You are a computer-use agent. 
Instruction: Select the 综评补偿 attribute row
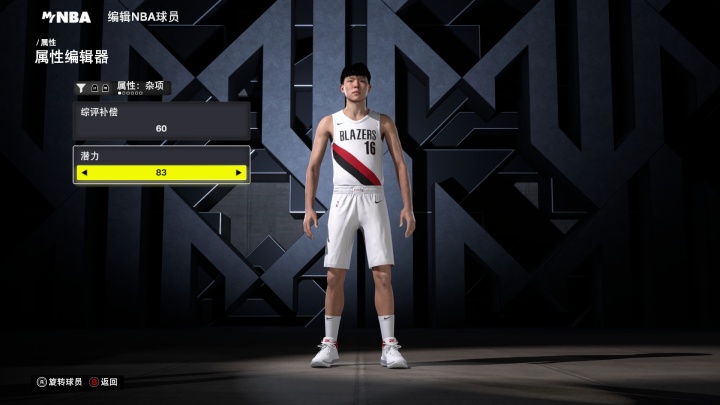pyautogui.click(x=161, y=120)
